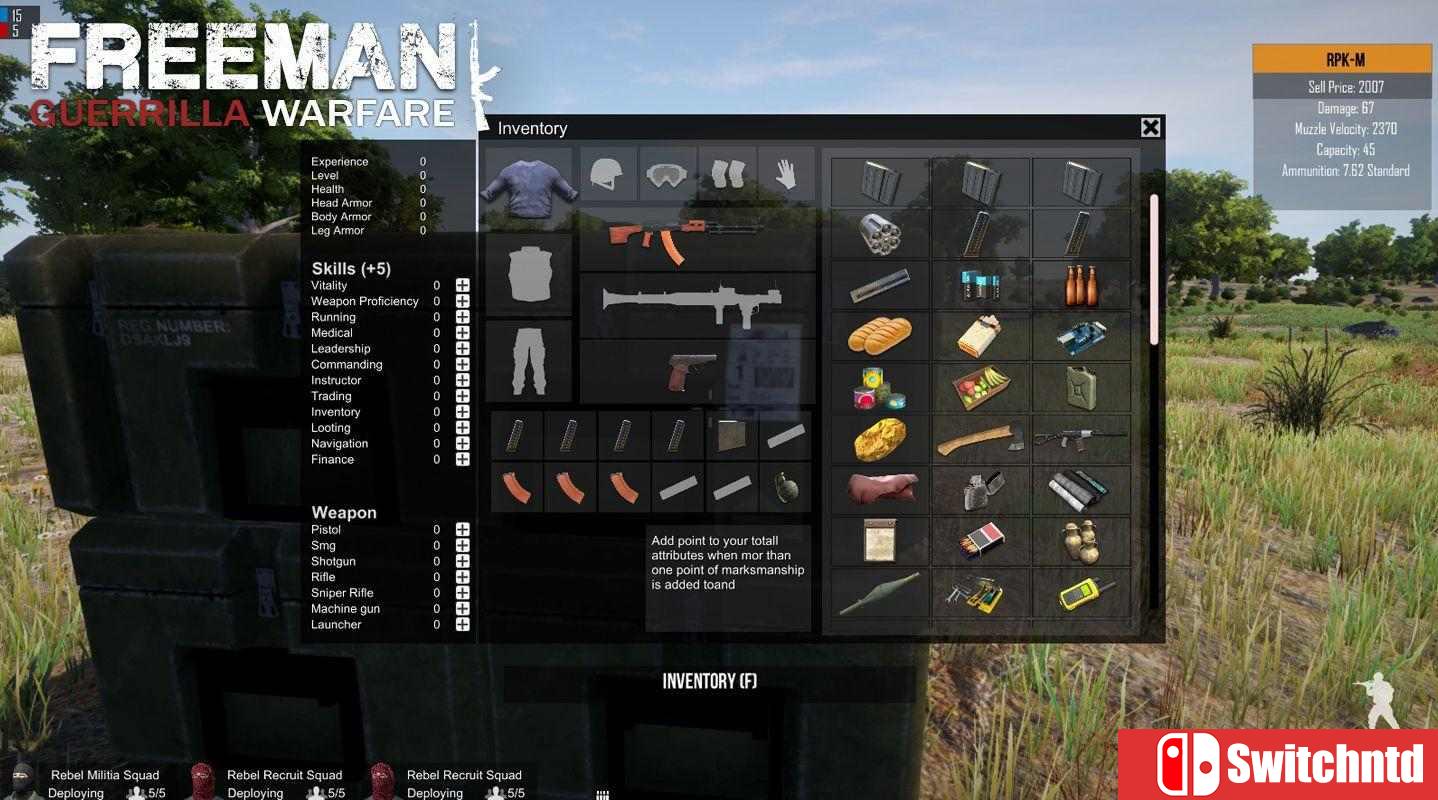Increase the Machine gun weapon skill
The image size is (1438, 800).
(461, 608)
